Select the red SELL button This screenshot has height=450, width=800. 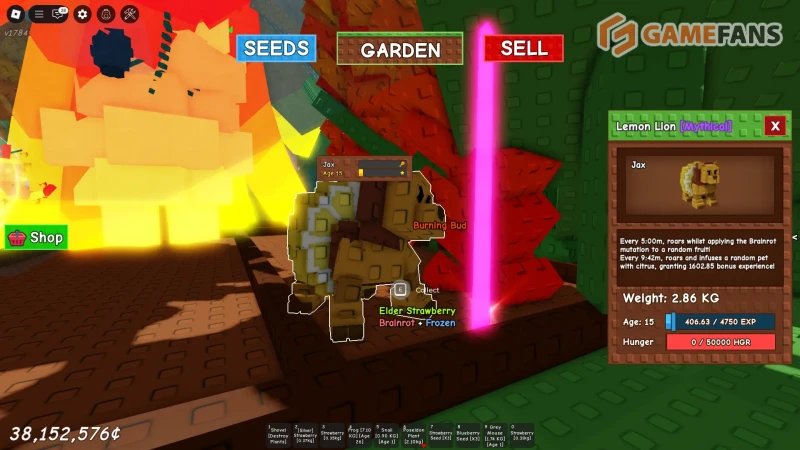pos(523,48)
